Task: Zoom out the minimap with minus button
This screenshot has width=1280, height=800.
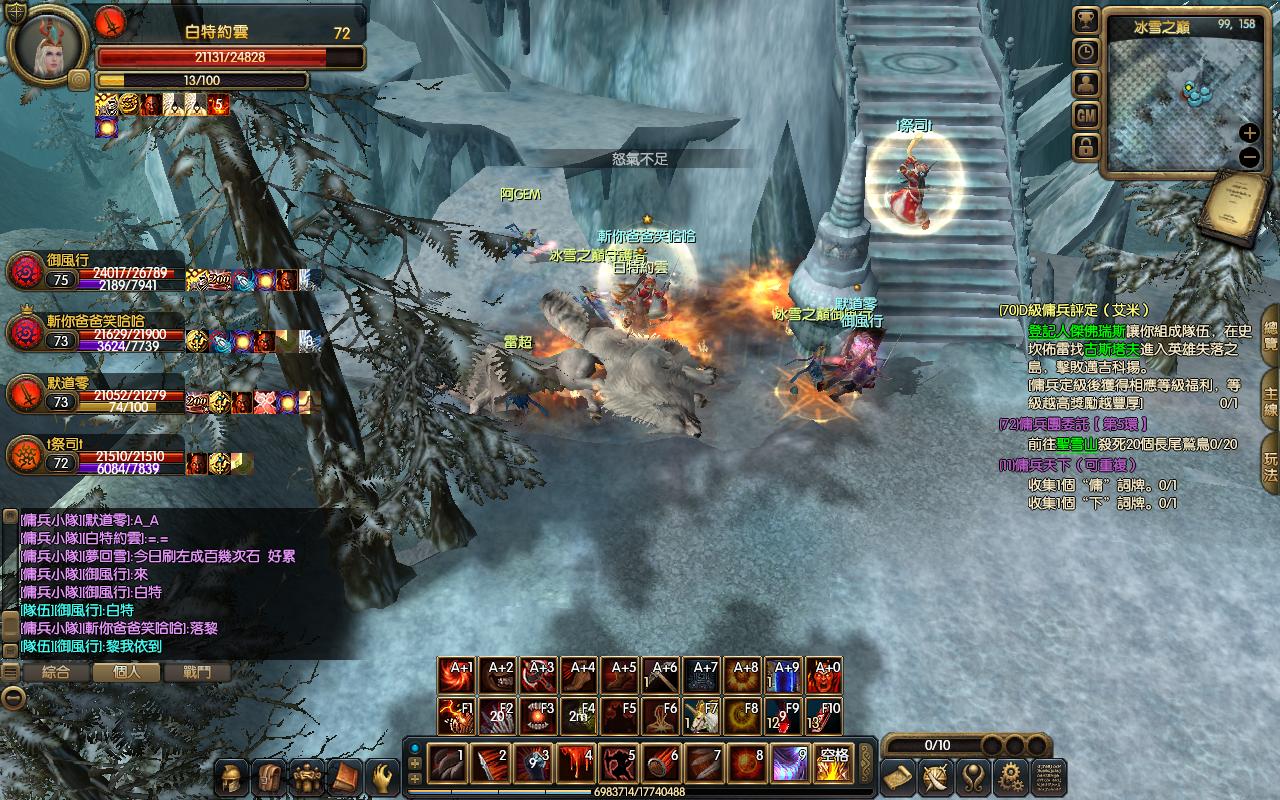Action: pos(1249,157)
